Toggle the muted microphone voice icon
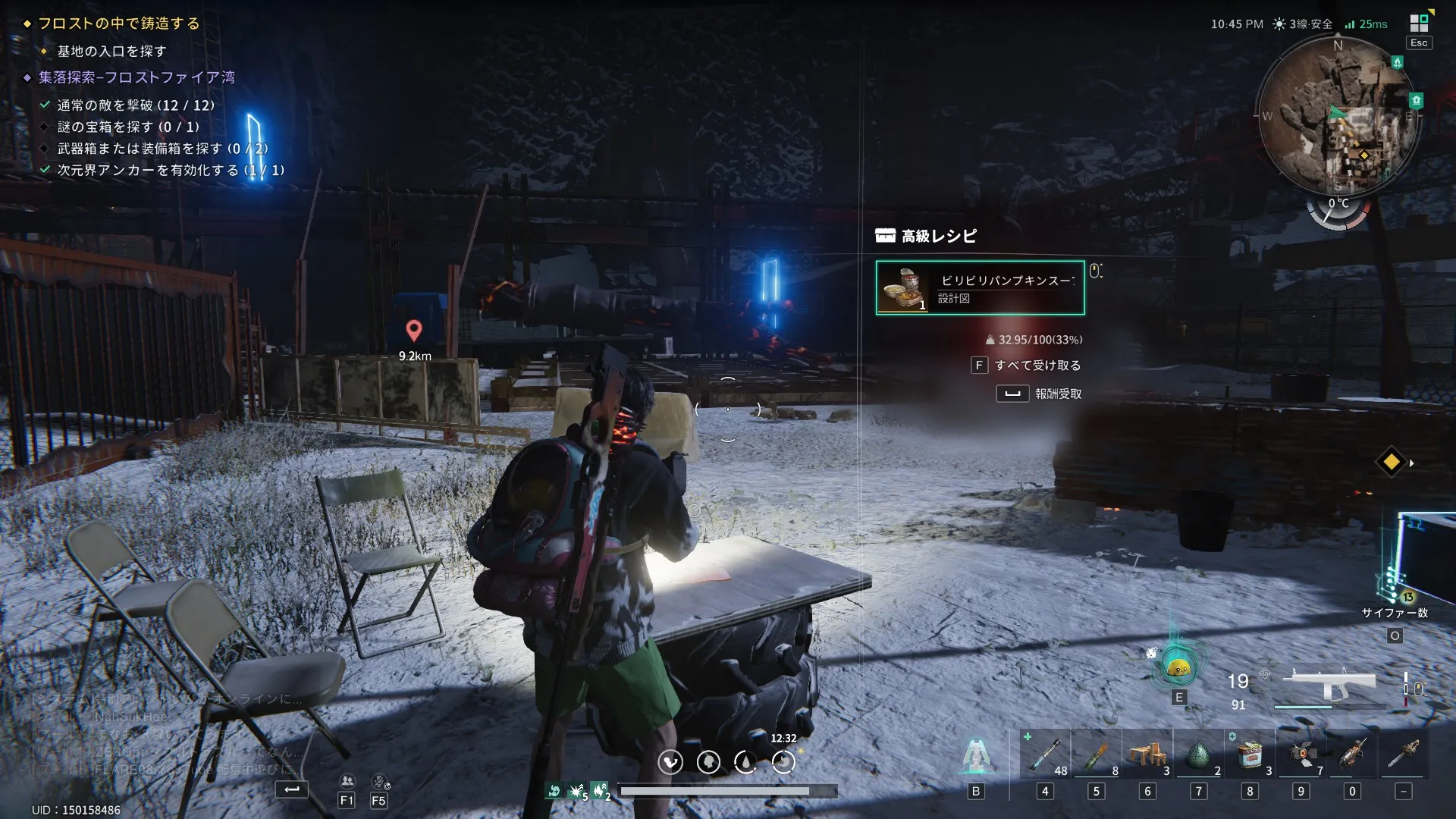Viewport: 1456px width, 819px height. [379, 781]
